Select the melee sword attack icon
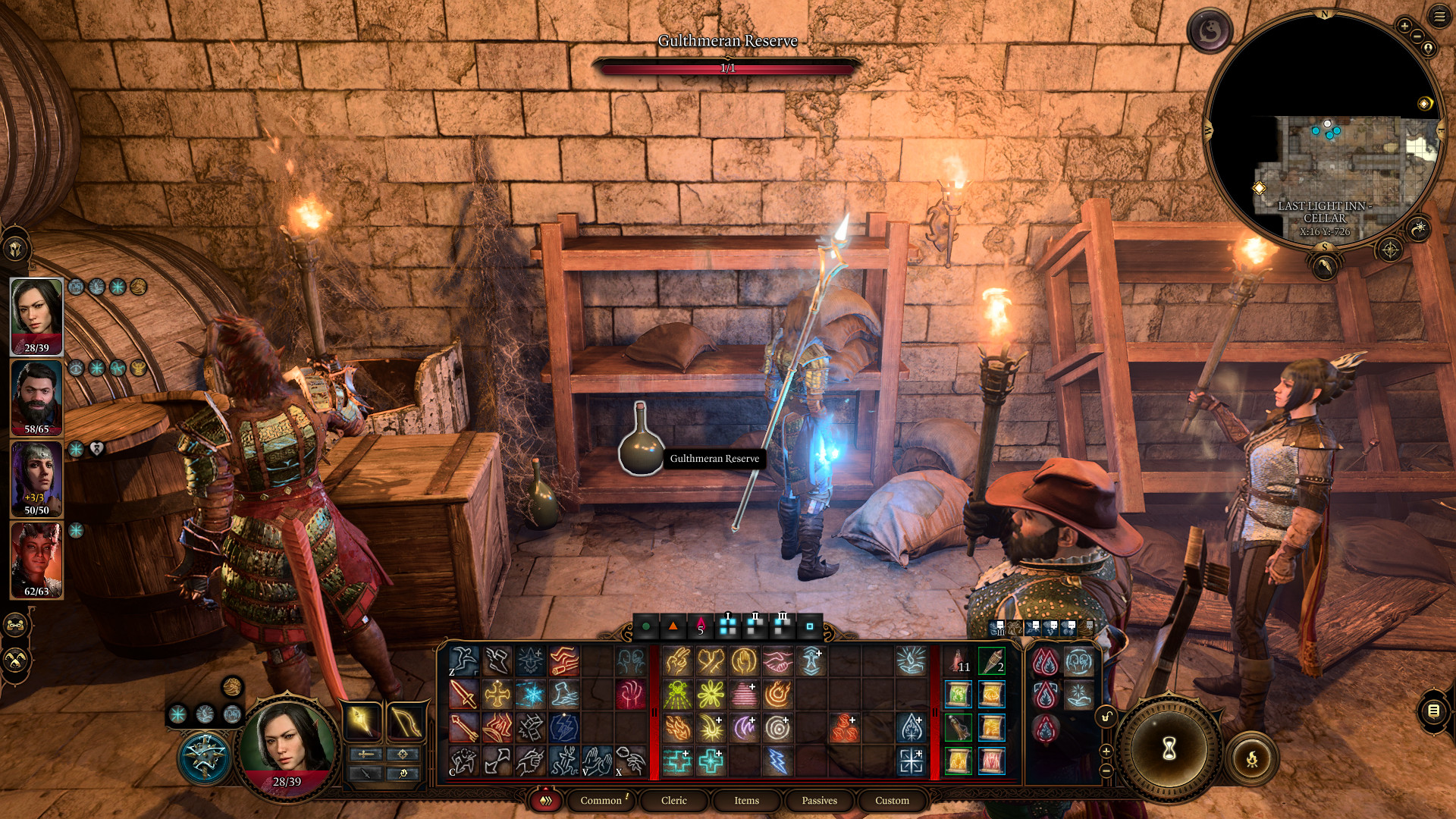Image resolution: width=1456 pixels, height=819 pixels. pyautogui.click(x=463, y=694)
